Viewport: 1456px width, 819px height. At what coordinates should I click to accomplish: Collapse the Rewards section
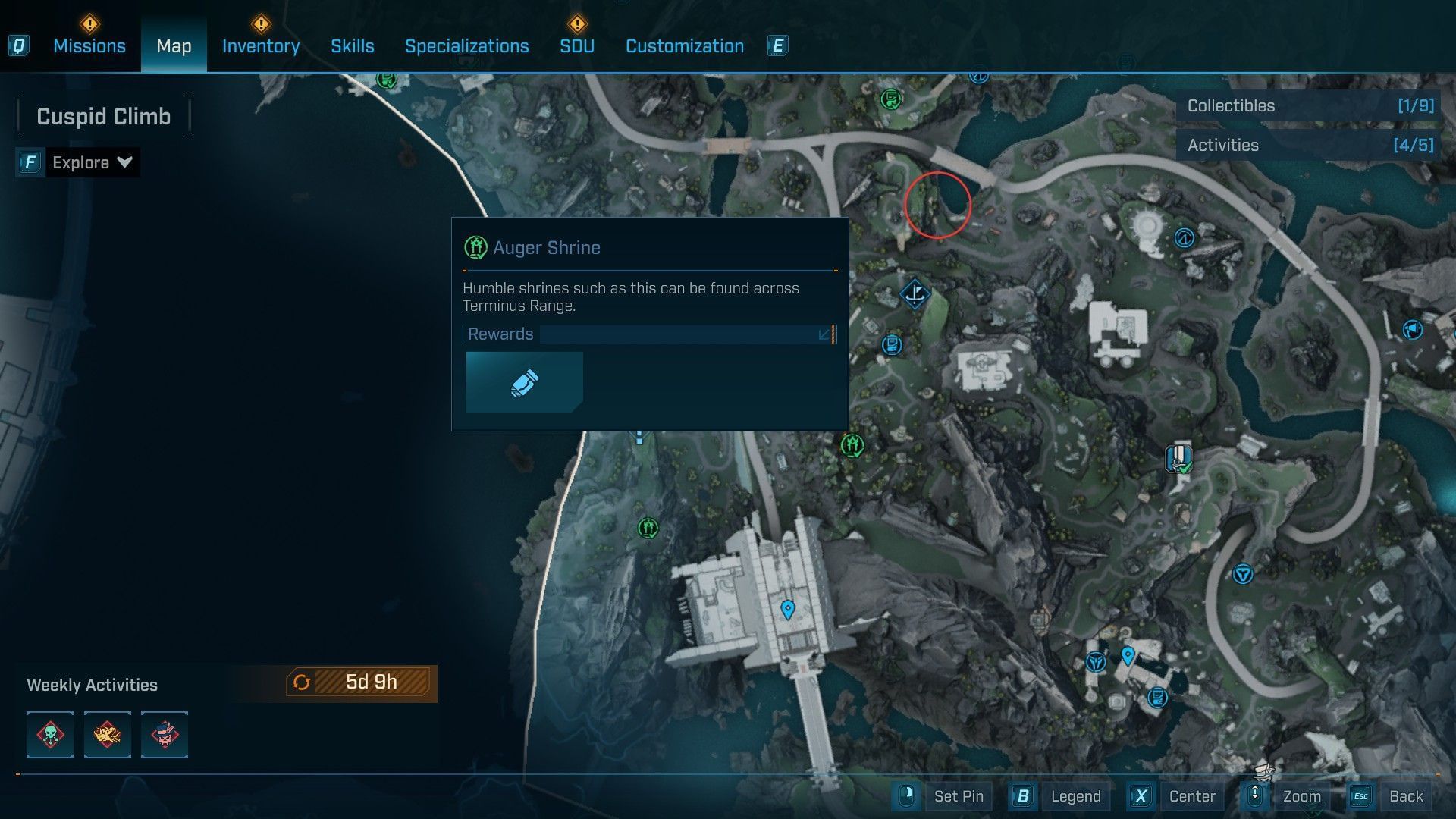(825, 334)
